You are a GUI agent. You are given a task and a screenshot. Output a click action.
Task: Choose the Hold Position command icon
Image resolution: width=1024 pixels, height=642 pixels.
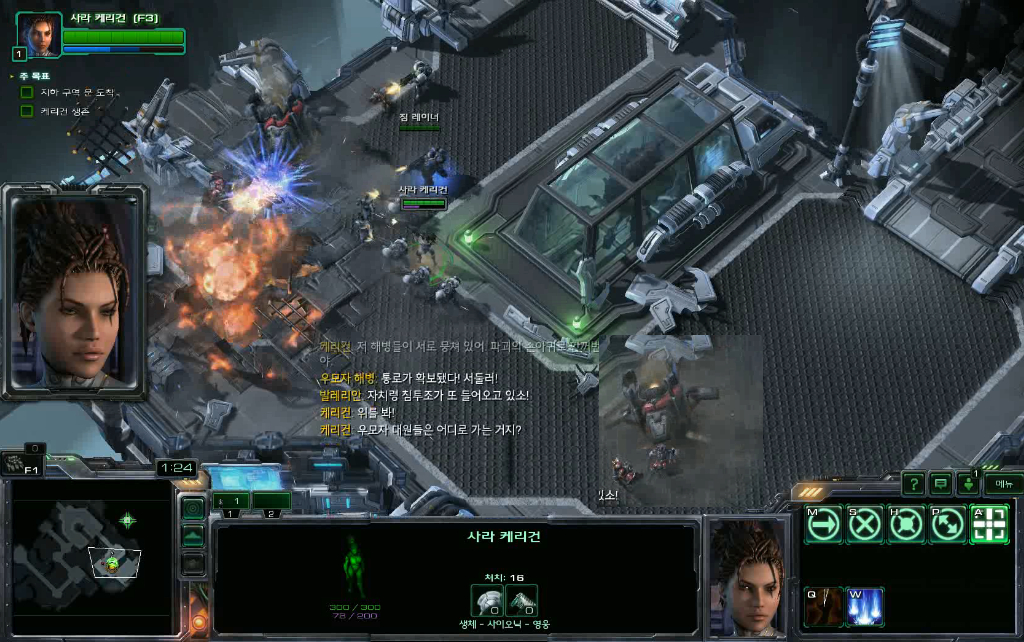point(905,524)
